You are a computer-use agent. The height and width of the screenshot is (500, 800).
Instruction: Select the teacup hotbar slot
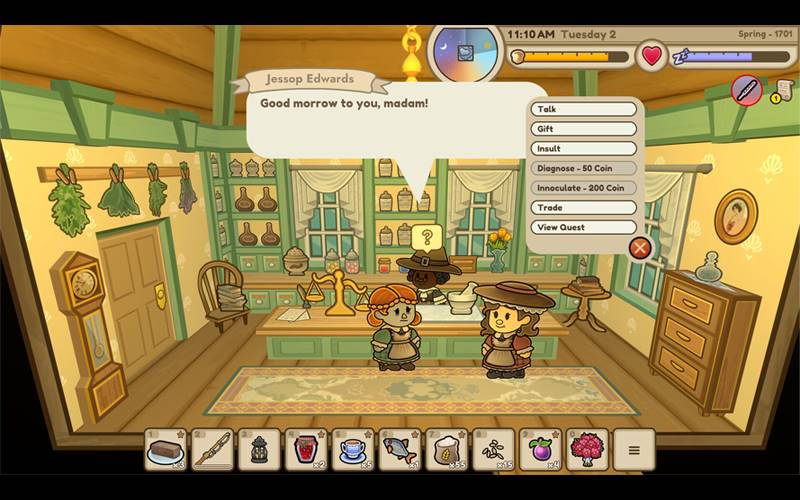353,450
